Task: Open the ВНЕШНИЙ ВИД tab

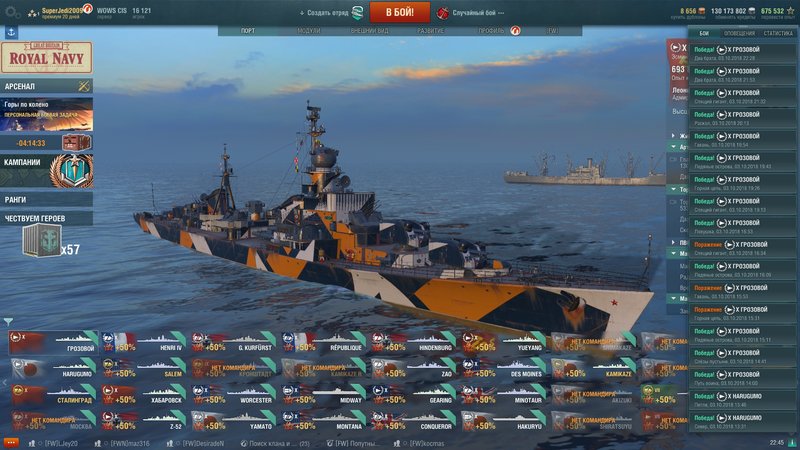Action: 369,32
